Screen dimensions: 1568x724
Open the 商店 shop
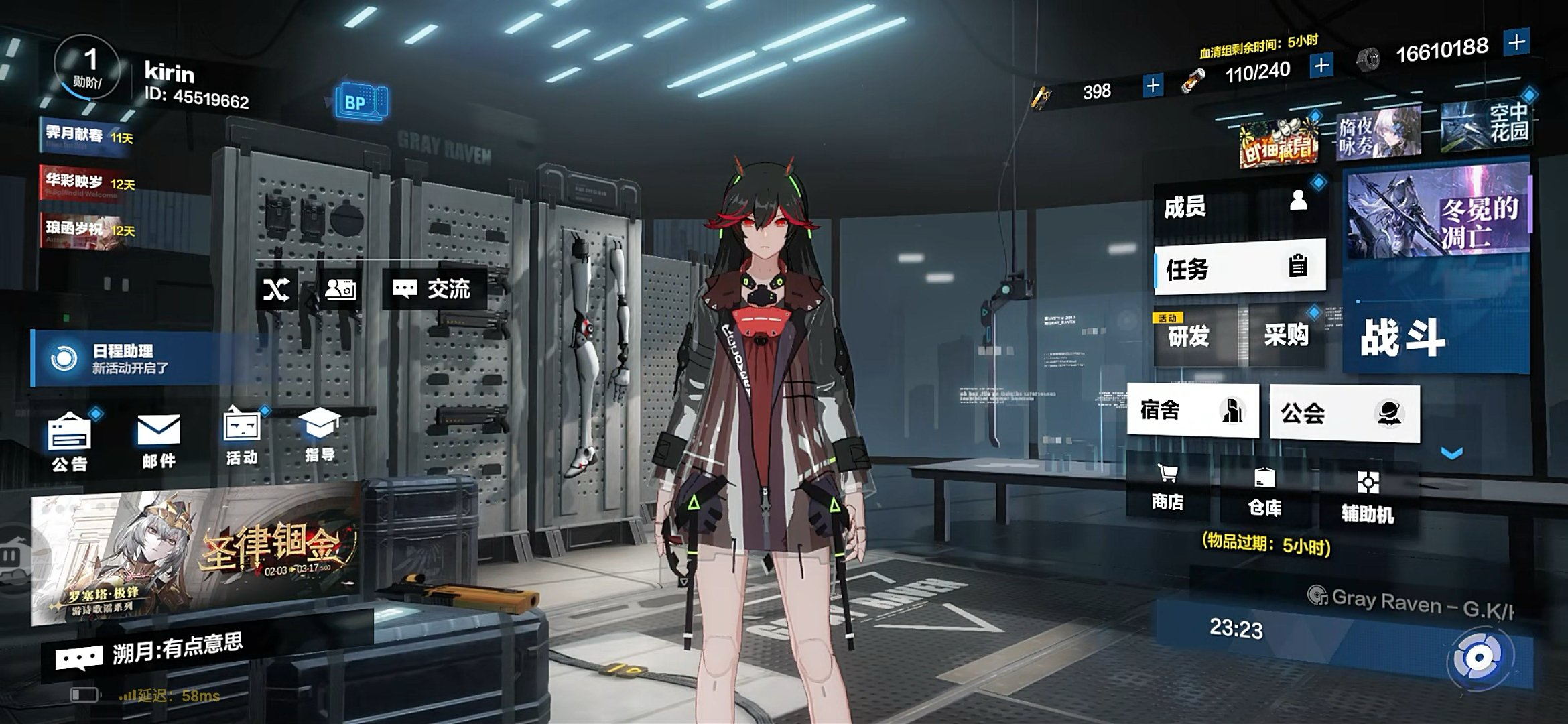[1167, 487]
